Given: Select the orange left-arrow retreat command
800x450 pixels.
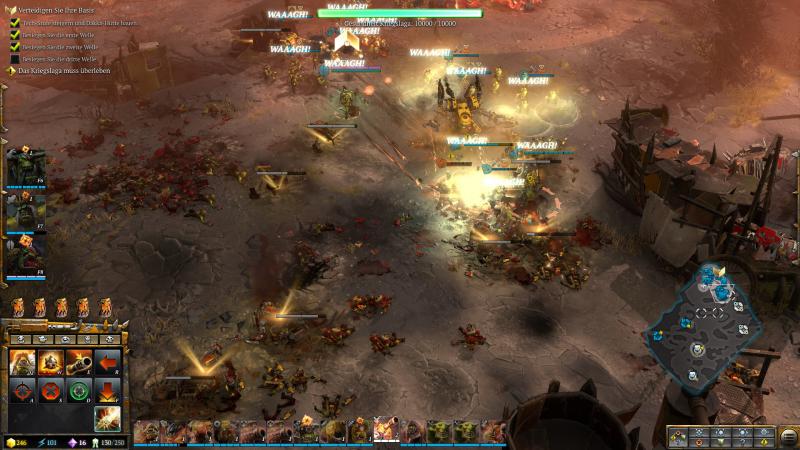Looking at the screenshot, I should click(x=107, y=362).
